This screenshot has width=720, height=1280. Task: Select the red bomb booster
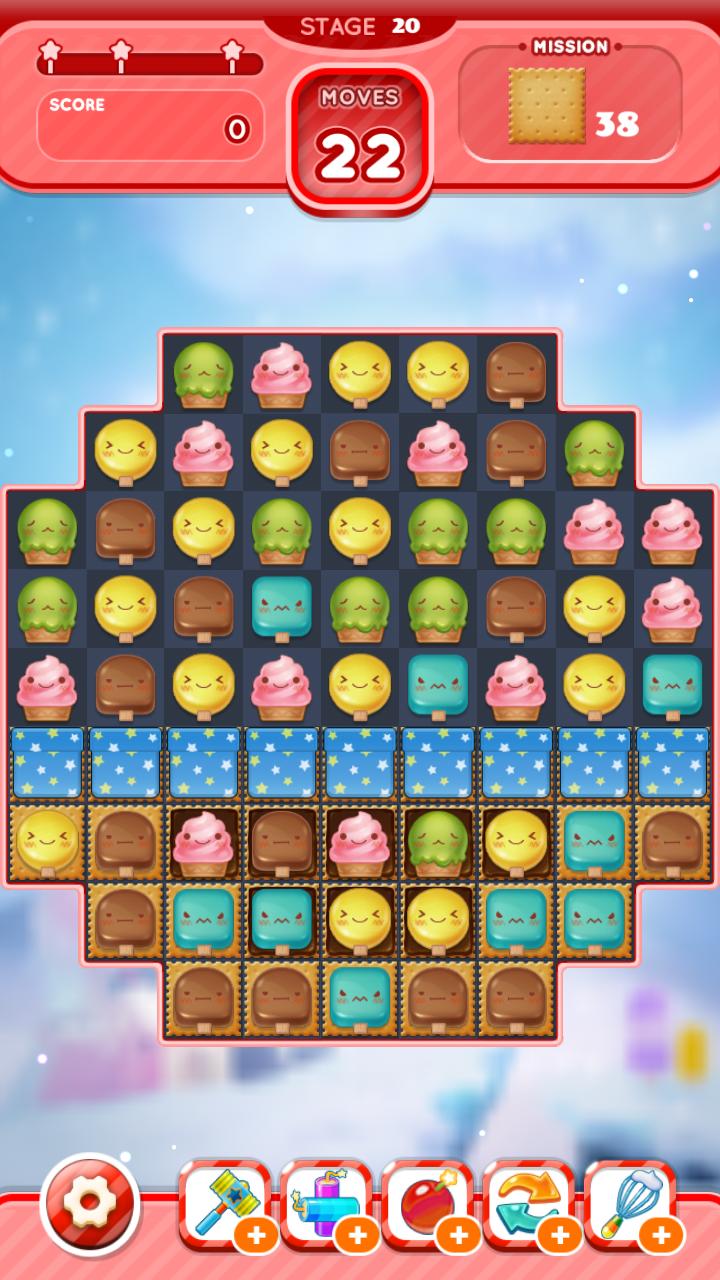click(x=427, y=1204)
